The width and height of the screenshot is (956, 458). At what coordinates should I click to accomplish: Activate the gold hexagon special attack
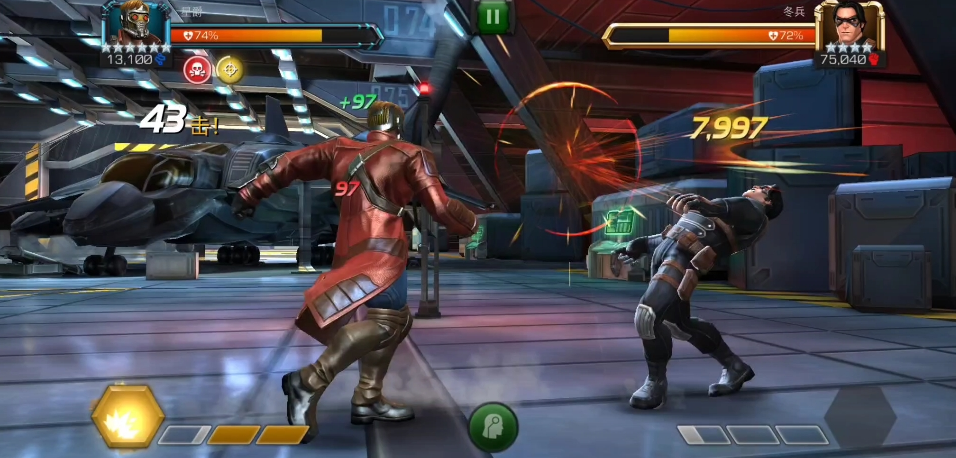pyautogui.click(x=128, y=416)
